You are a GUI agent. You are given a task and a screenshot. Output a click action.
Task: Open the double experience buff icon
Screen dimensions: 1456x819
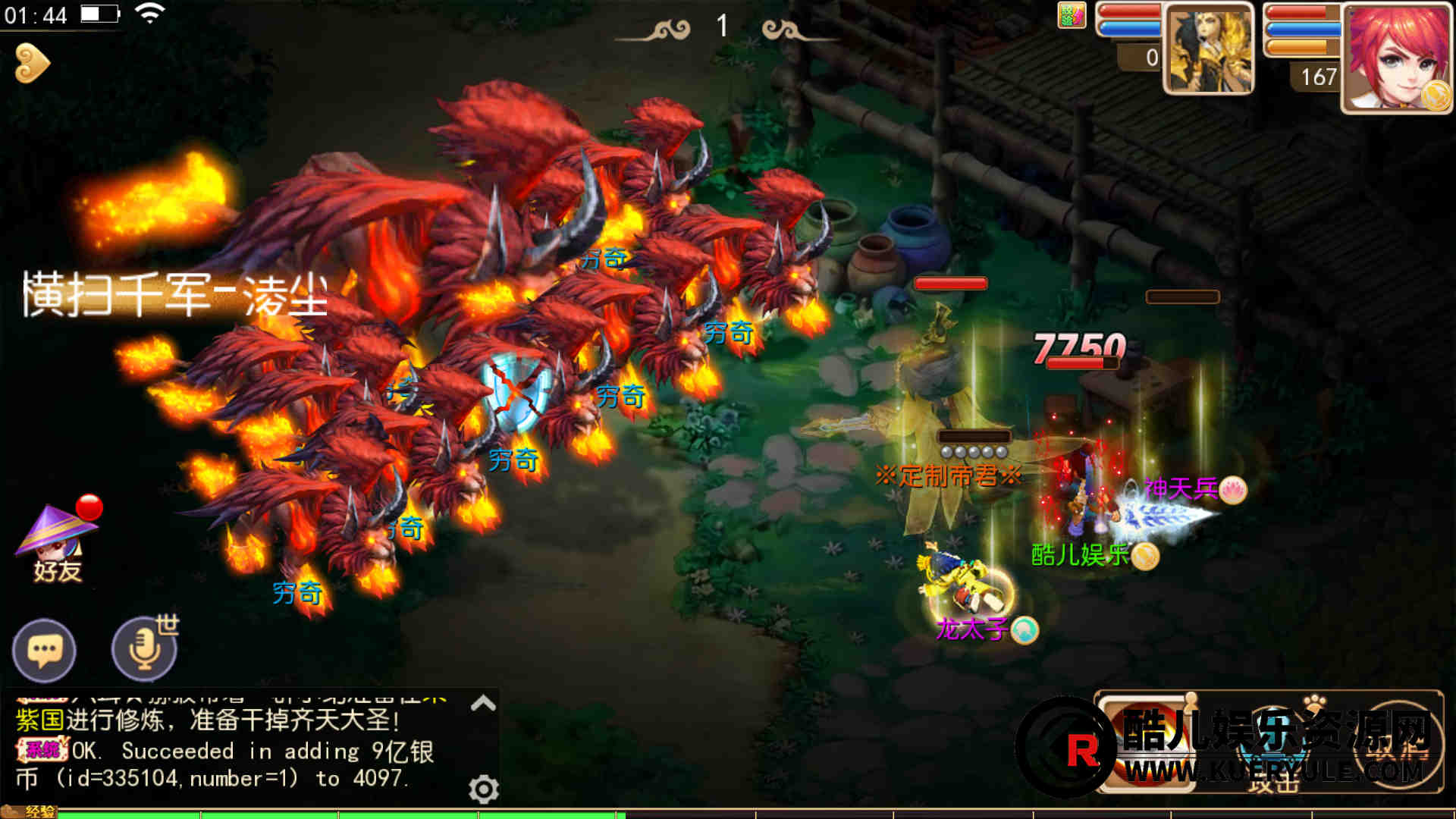coord(1071,15)
